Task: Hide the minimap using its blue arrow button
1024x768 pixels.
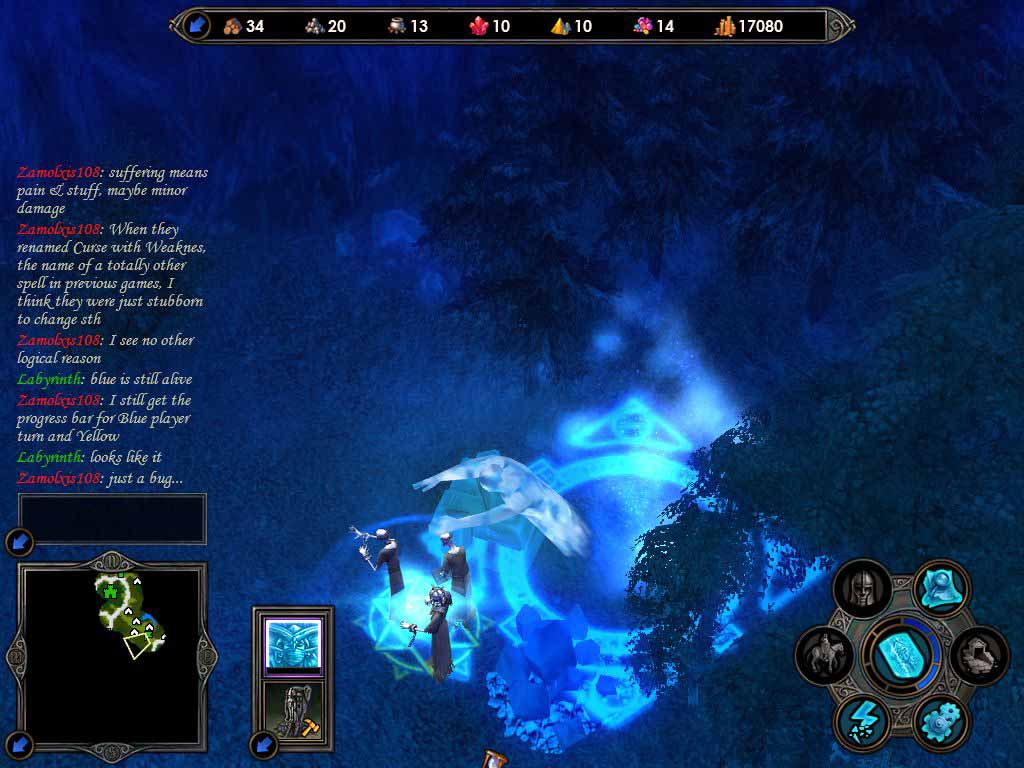Action: pyautogui.click(x=20, y=744)
